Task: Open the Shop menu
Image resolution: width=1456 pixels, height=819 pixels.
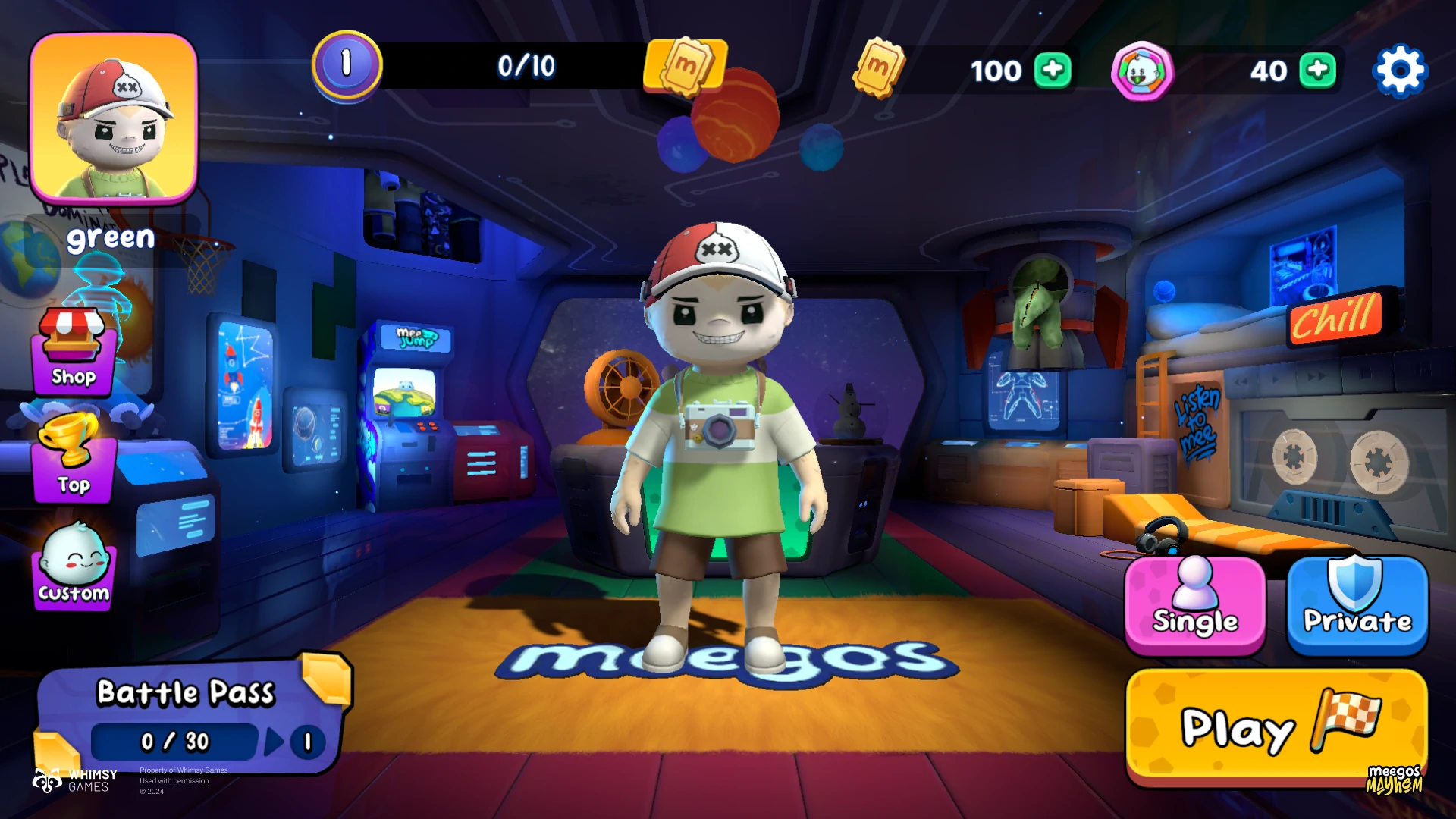Action: tap(74, 353)
